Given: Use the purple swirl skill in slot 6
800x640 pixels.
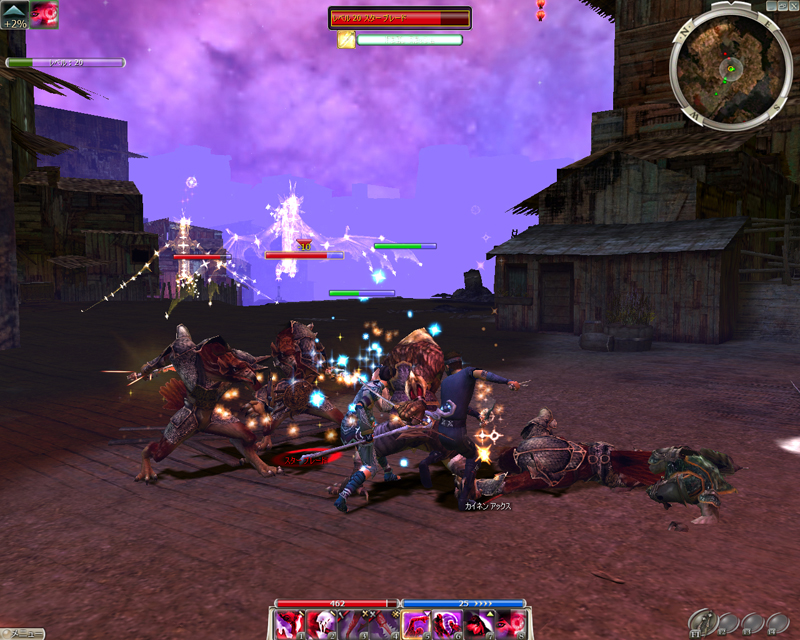Looking at the screenshot, I should [447, 625].
